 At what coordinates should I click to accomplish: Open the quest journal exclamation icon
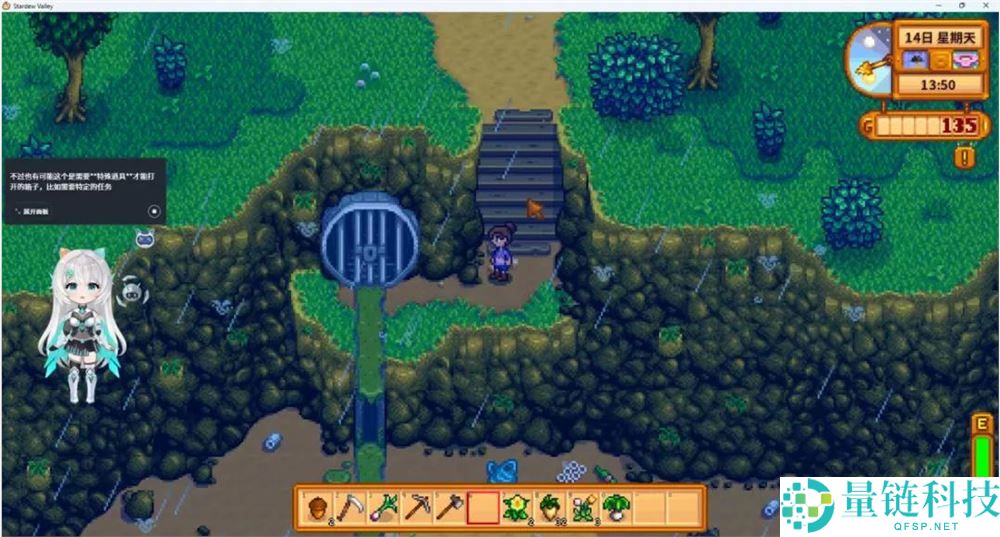(x=963, y=157)
